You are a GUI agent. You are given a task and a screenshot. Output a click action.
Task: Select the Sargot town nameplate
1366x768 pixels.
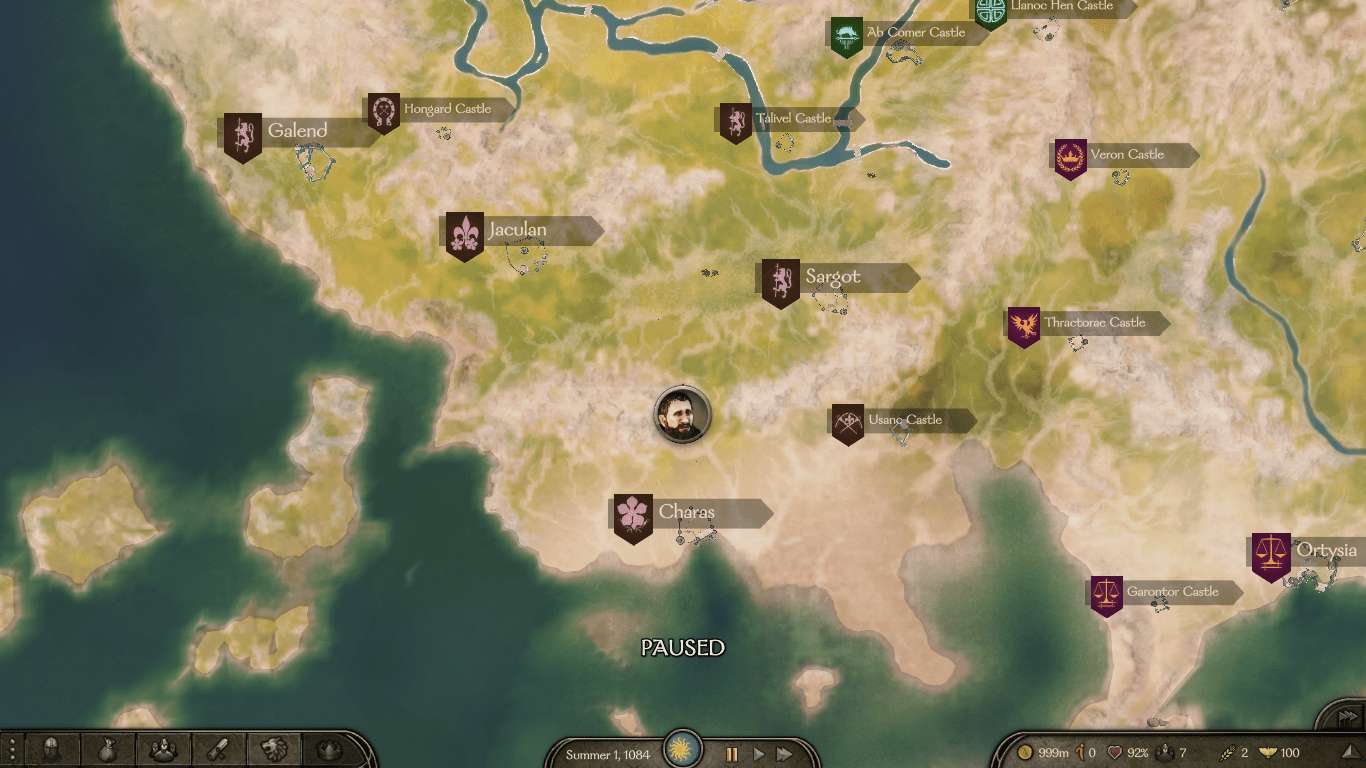[832, 277]
